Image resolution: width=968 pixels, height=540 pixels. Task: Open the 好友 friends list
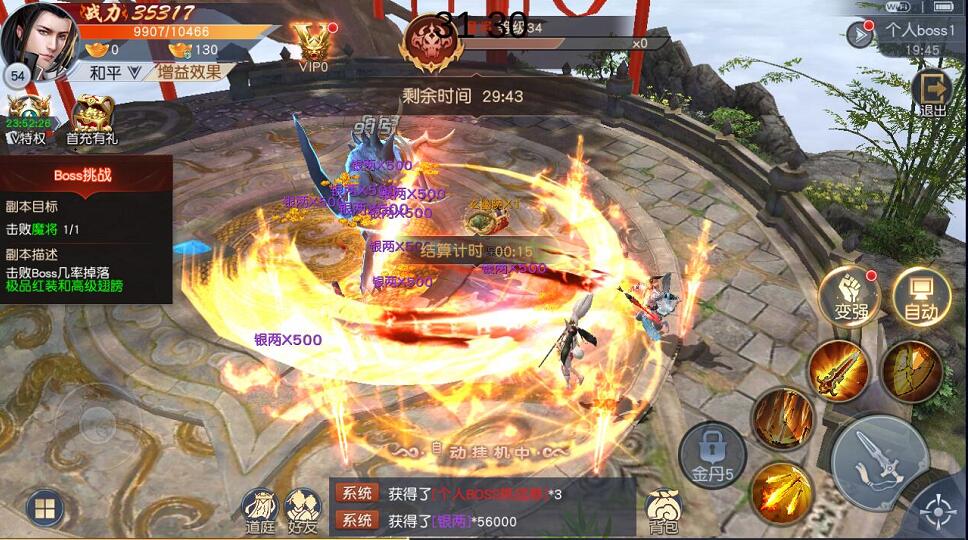pos(302,510)
